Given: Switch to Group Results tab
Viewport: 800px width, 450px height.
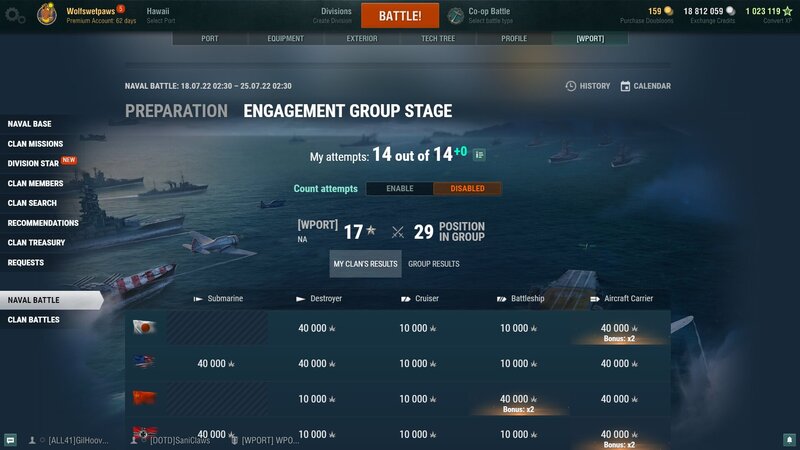Looking at the screenshot, I should (x=434, y=264).
